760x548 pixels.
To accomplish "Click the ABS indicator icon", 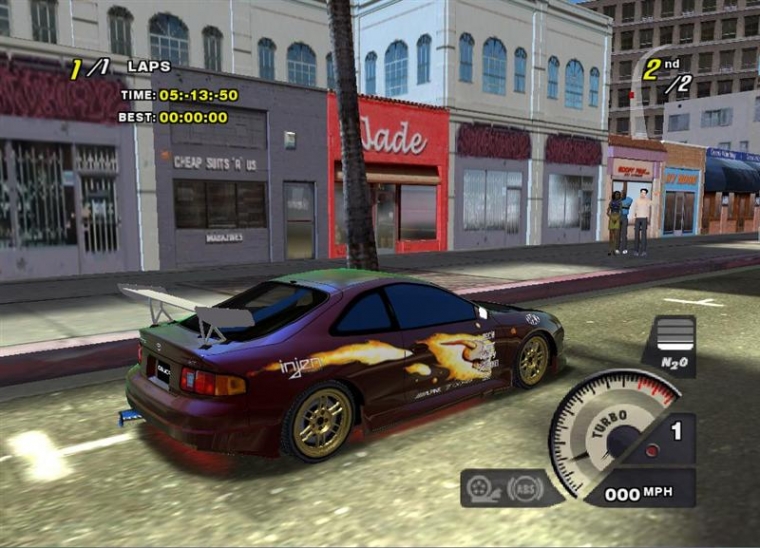I will 525,488.
